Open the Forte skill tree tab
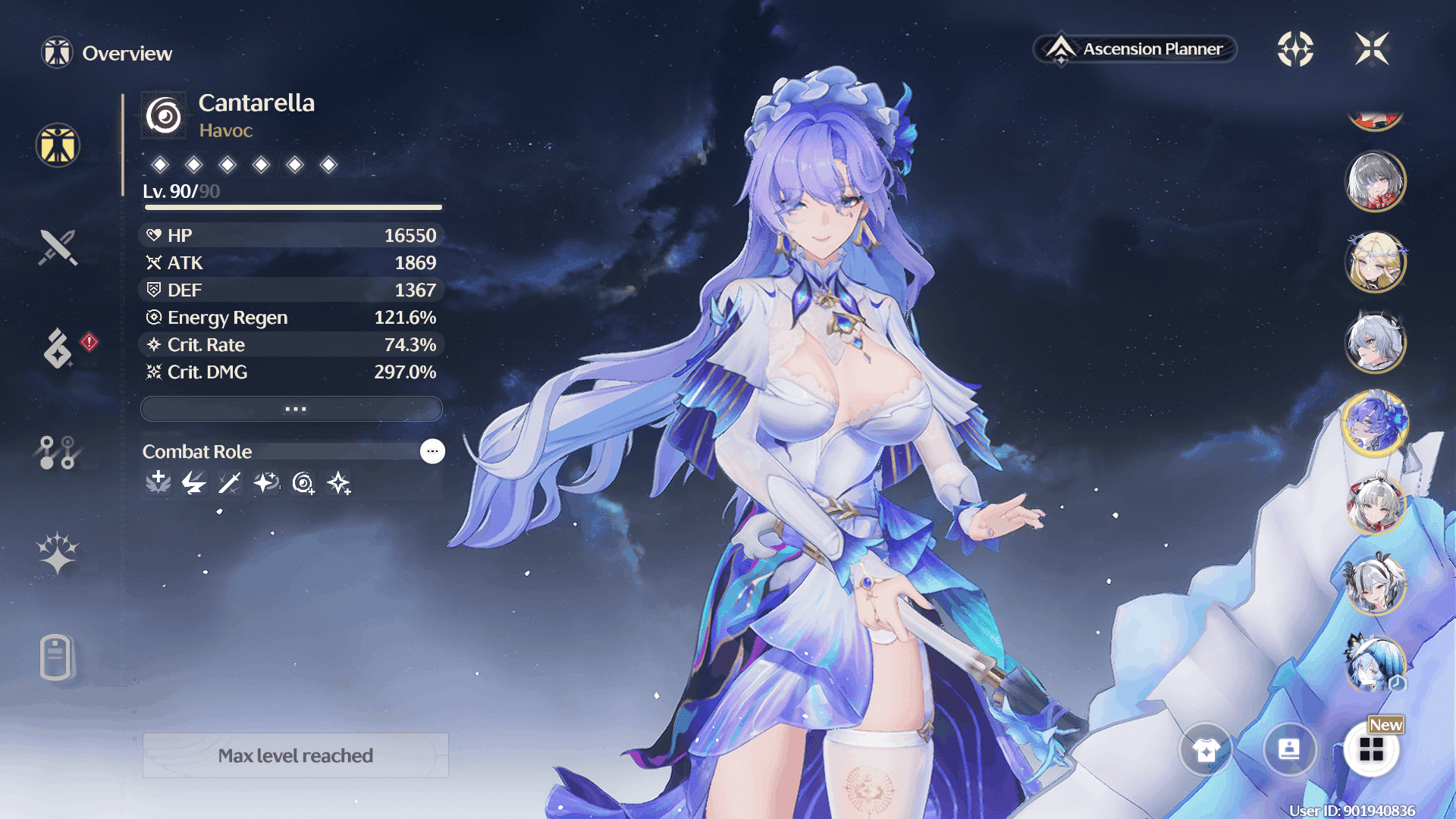The width and height of the screenshot is (1456, 819). tap(58, 452)
